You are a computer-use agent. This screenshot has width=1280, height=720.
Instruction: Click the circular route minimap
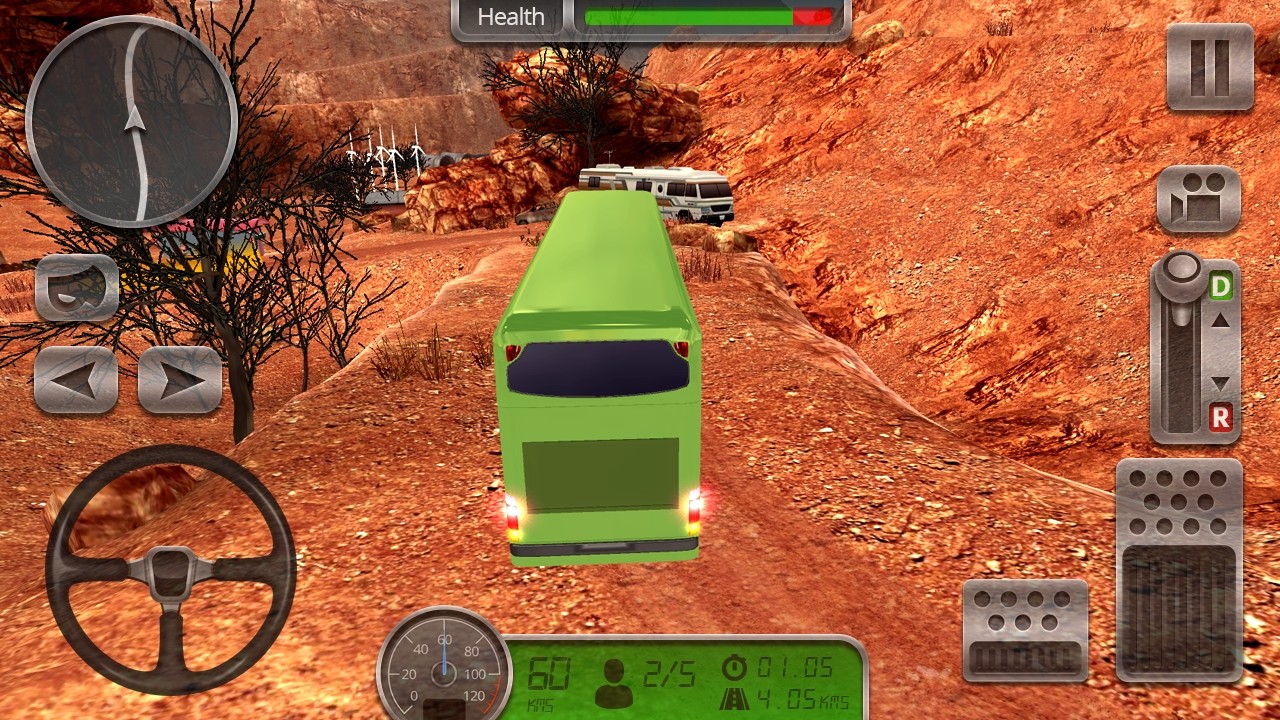pyautogui.click(x=131, y=121)
